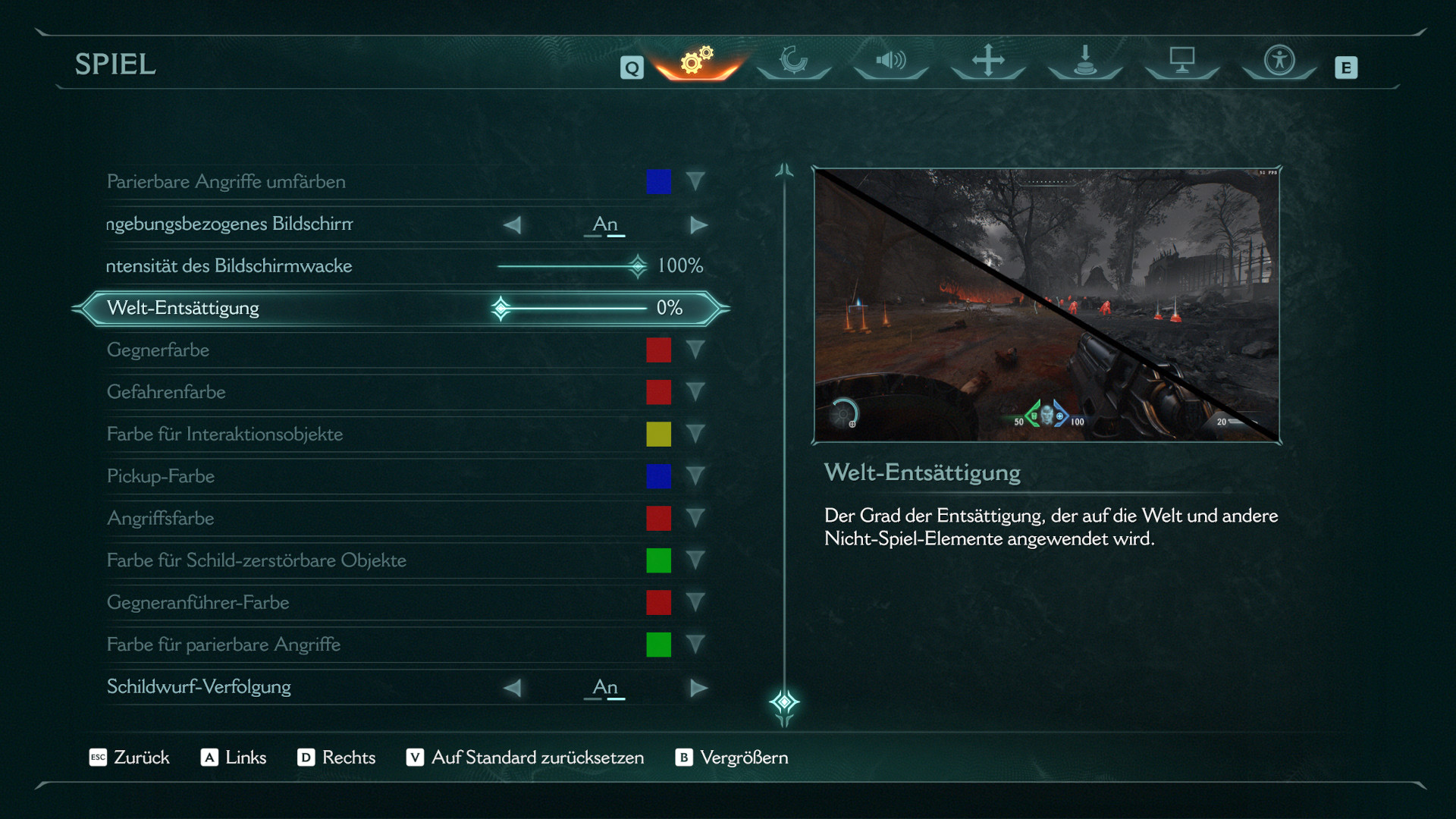The image size is (1456, 819).
Task: Open the joystick controls settings tab
Action: click(1085, 61)
